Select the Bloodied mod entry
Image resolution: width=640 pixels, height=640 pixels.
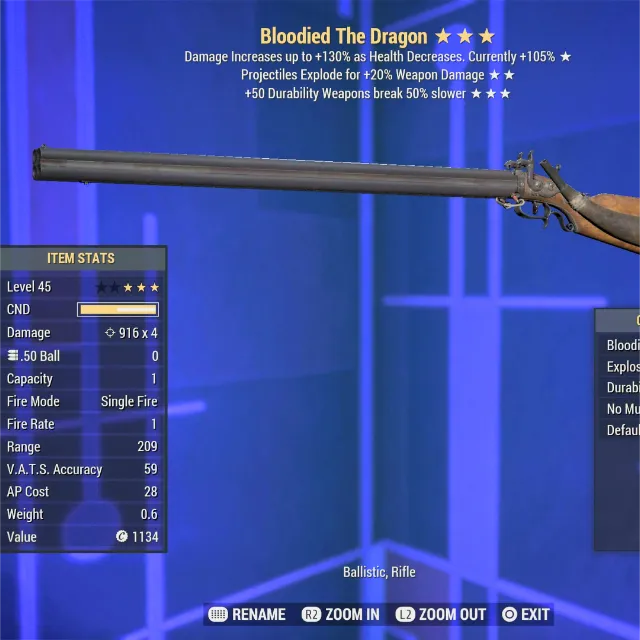click(x=622, y=345)
